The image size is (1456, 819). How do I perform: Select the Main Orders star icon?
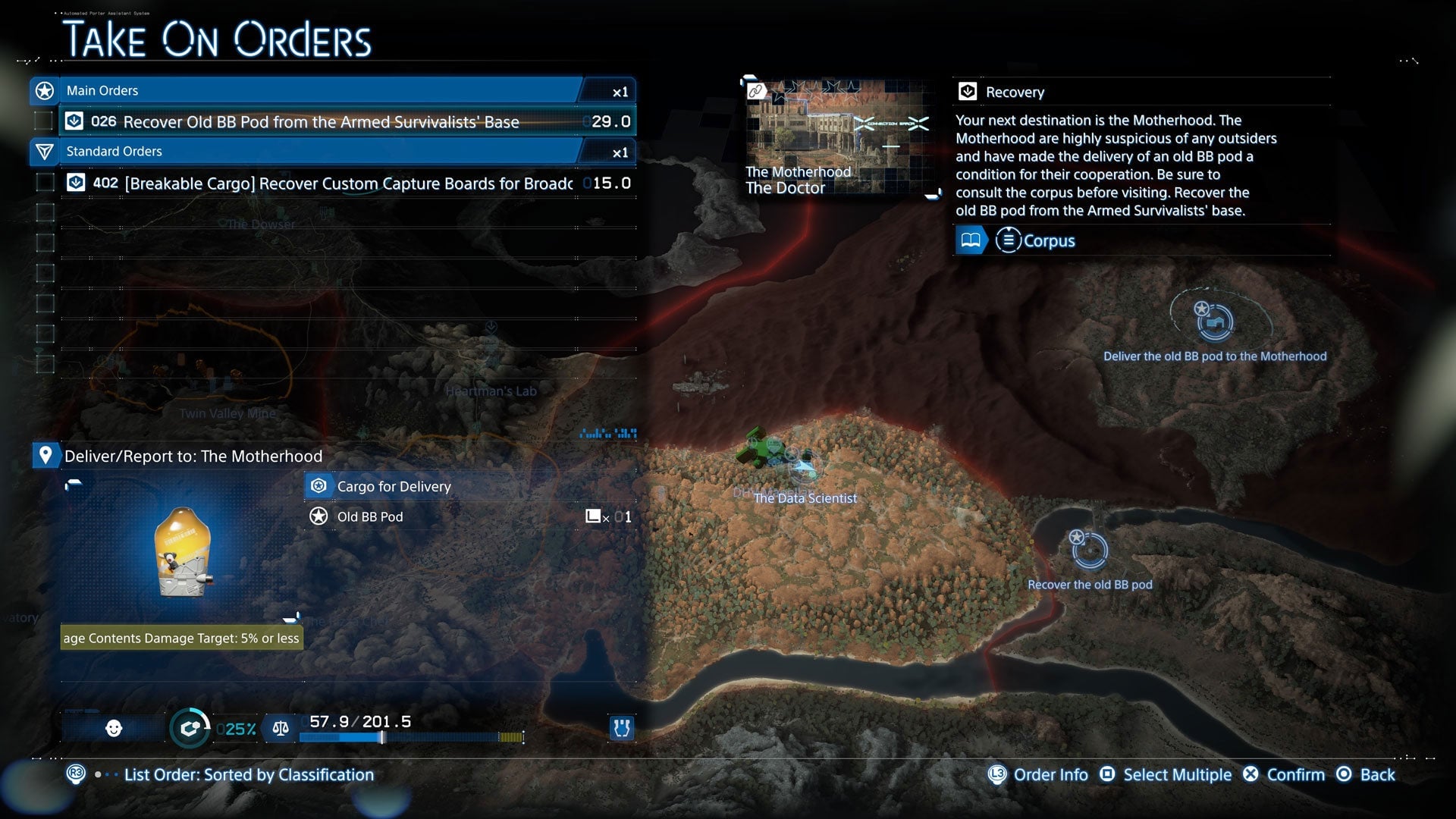point(44,90)
